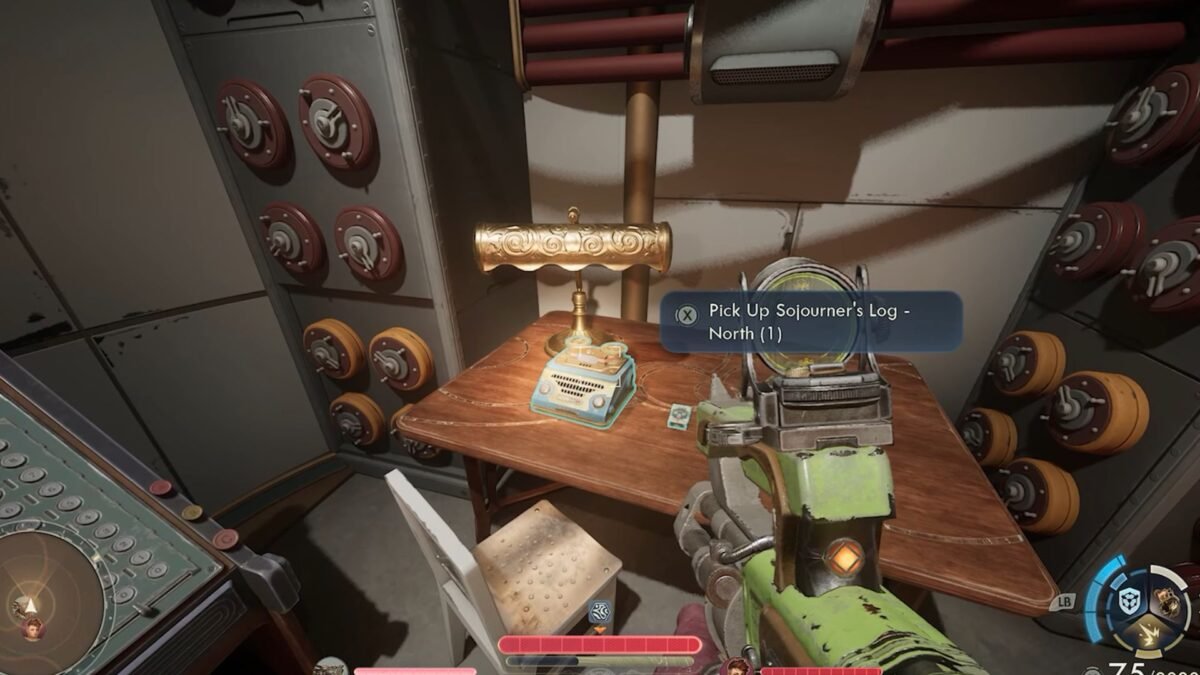Screen dimensions: 1200x675
Task: Click the companion portrait marker on minimap
Action: 32,629
